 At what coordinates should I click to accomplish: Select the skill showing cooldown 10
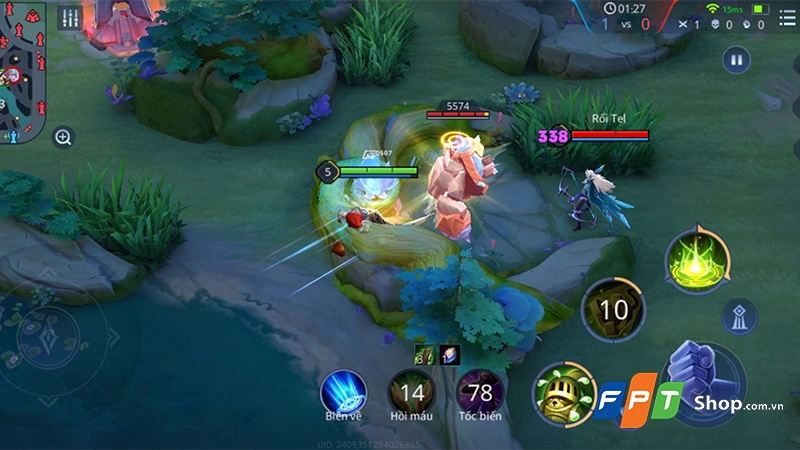(x=613, y=309)
